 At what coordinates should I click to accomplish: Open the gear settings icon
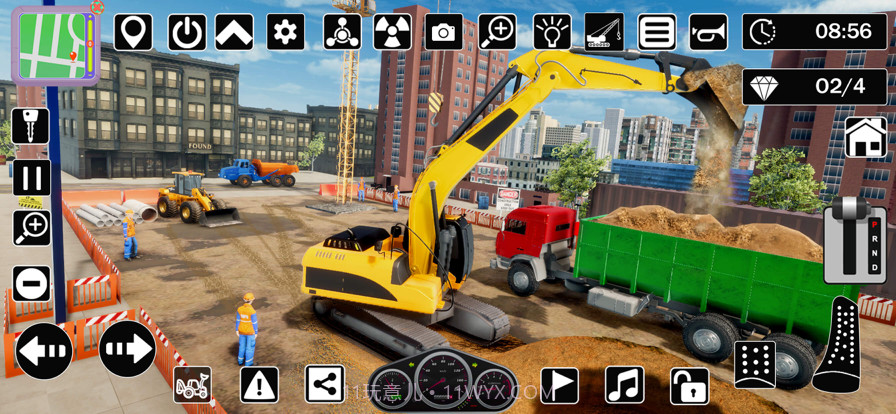pos(286,32)
